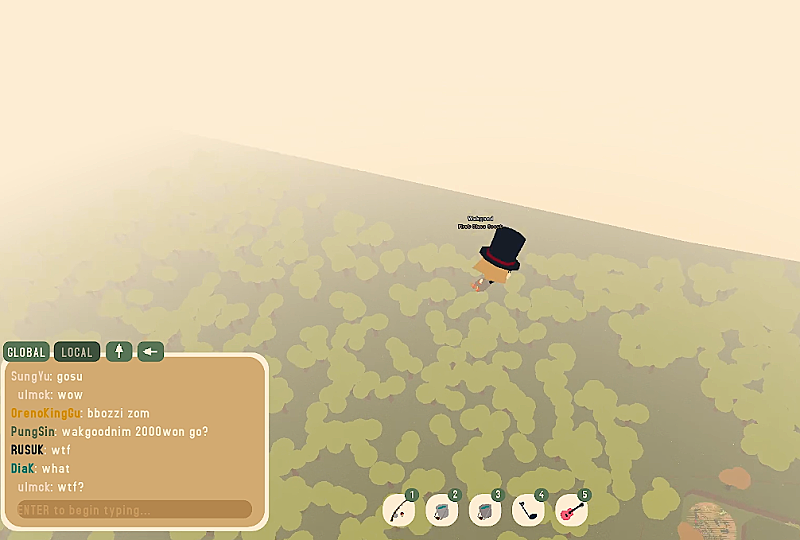
Task: Click the up arrow chat button
Action: [119, 351]
